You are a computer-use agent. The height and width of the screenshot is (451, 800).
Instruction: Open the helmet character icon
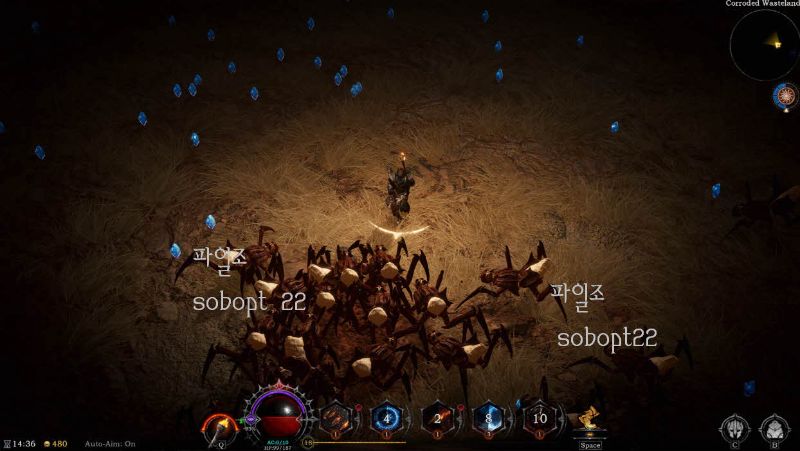[x=734, y=429]
